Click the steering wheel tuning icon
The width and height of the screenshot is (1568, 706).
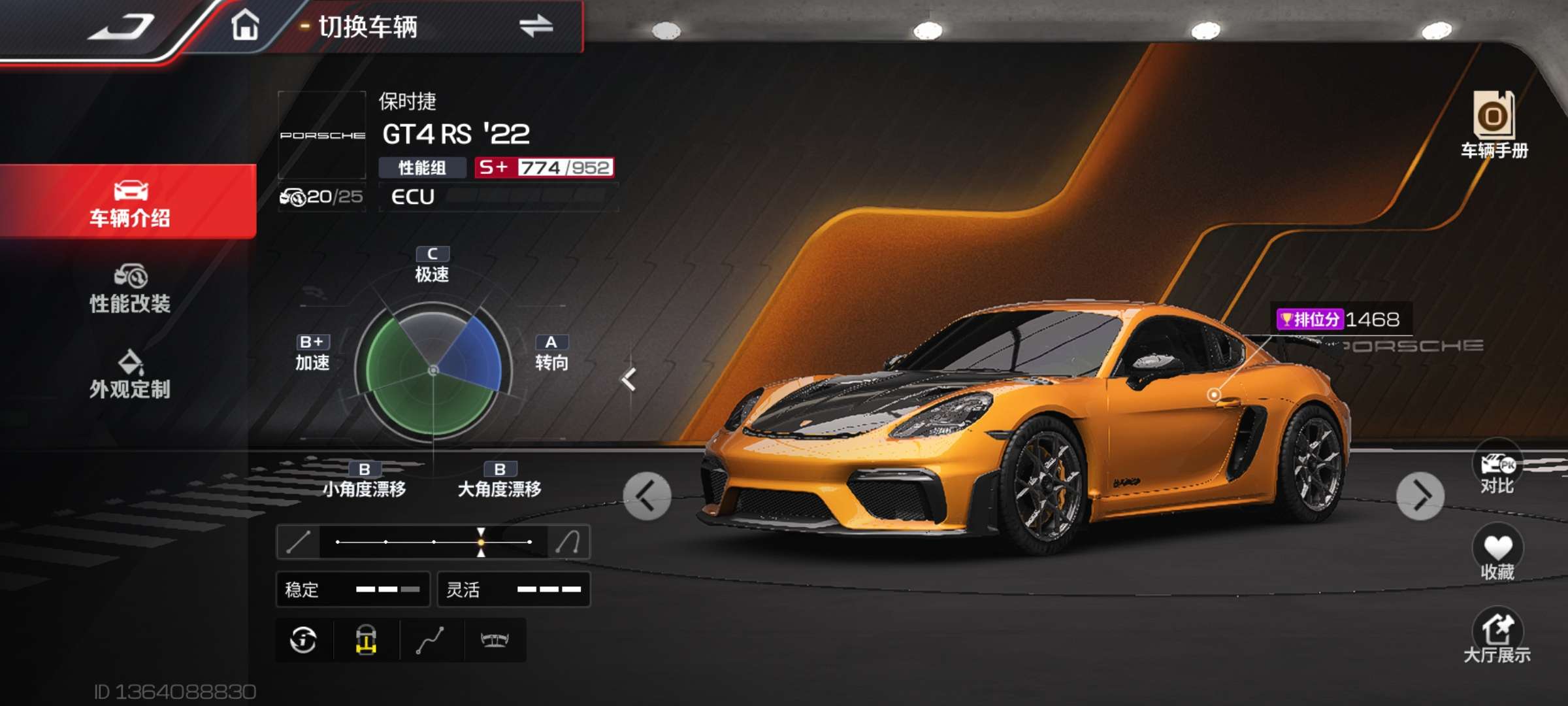click(304, 640)
